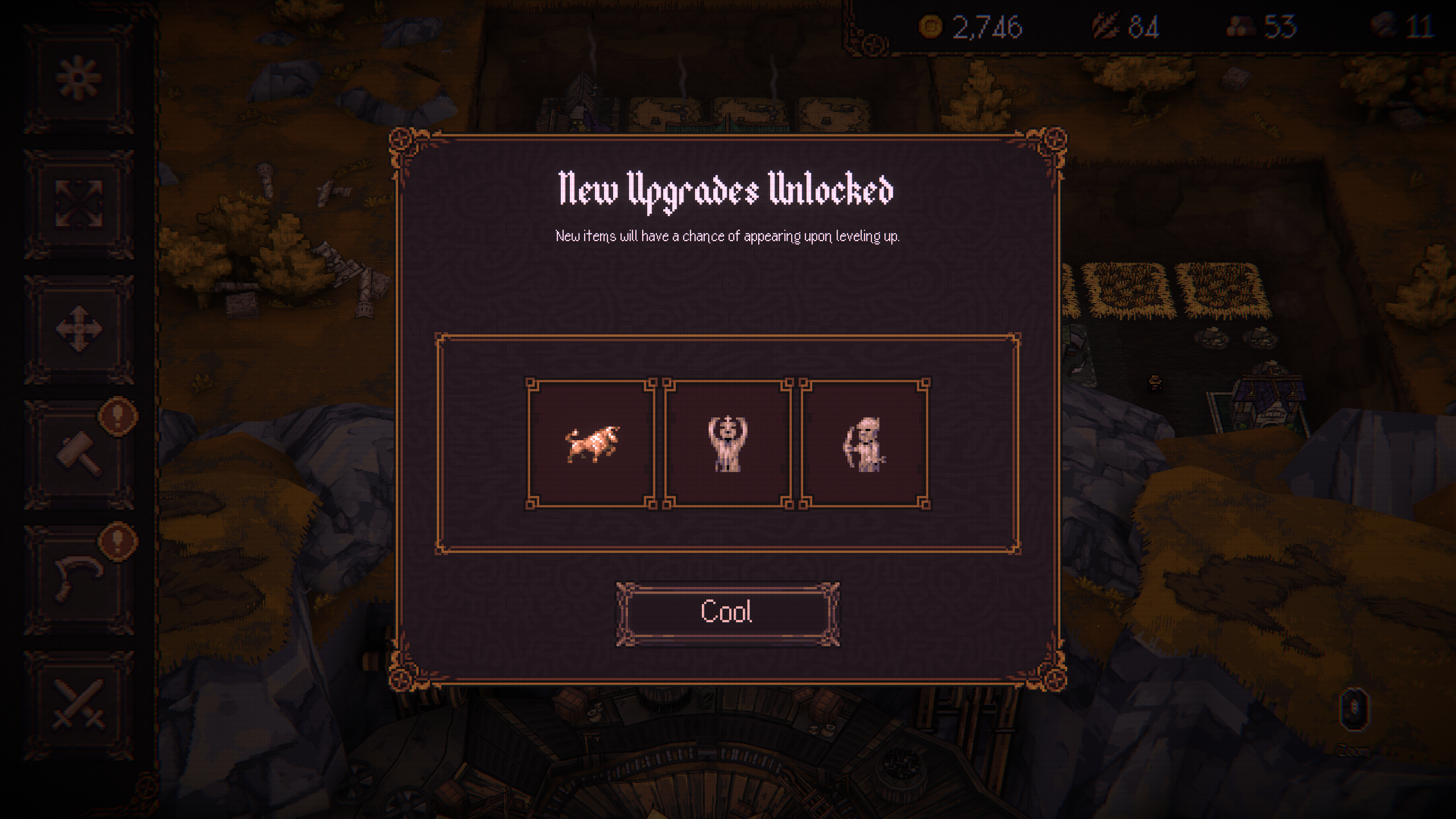The height and width of the screenshot is (819, 1456).
Task: Open the crossed swords combat menu
Action: click(x=79, y=704)
